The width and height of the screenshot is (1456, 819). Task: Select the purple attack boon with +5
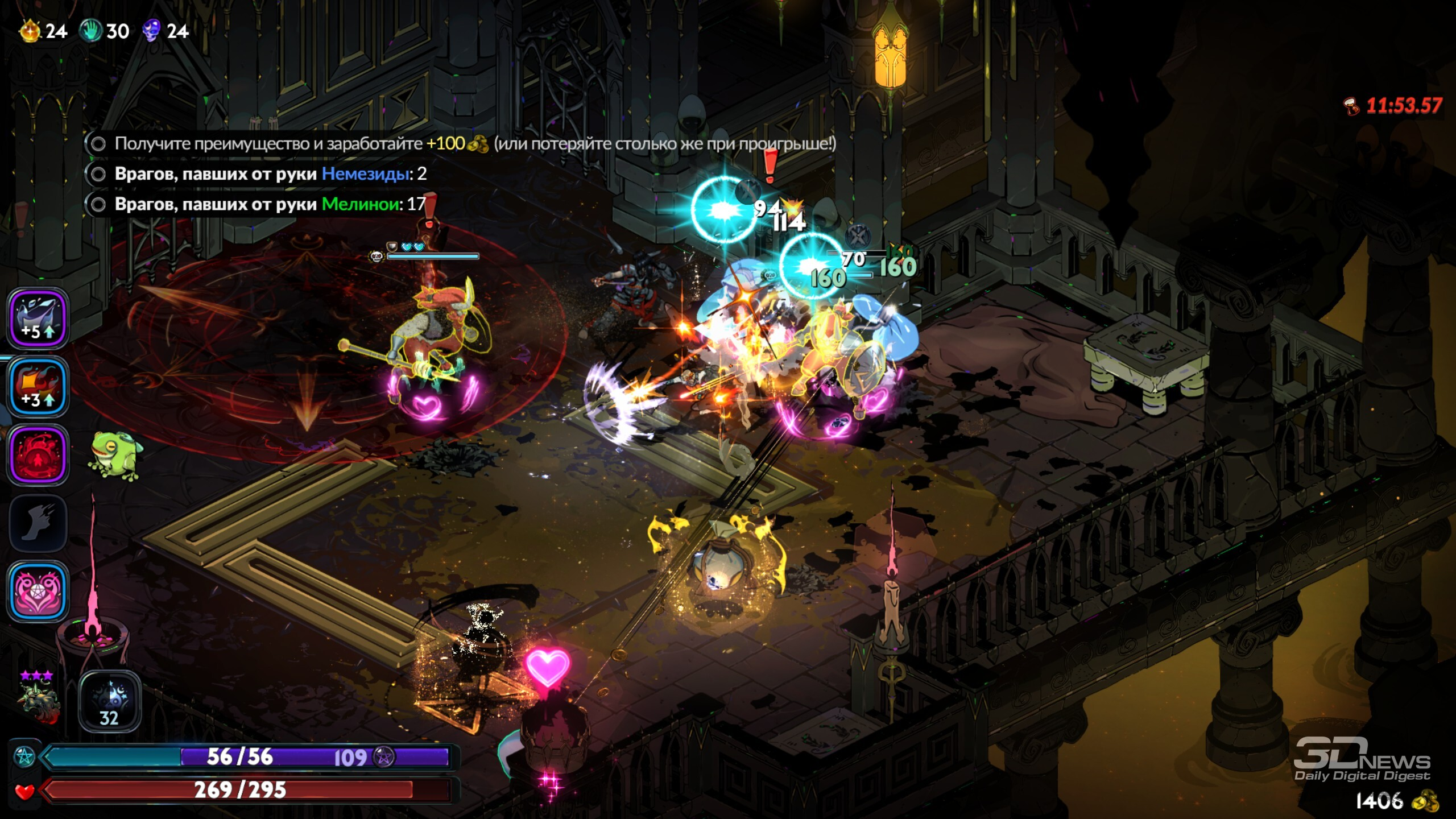coord(38,318)
